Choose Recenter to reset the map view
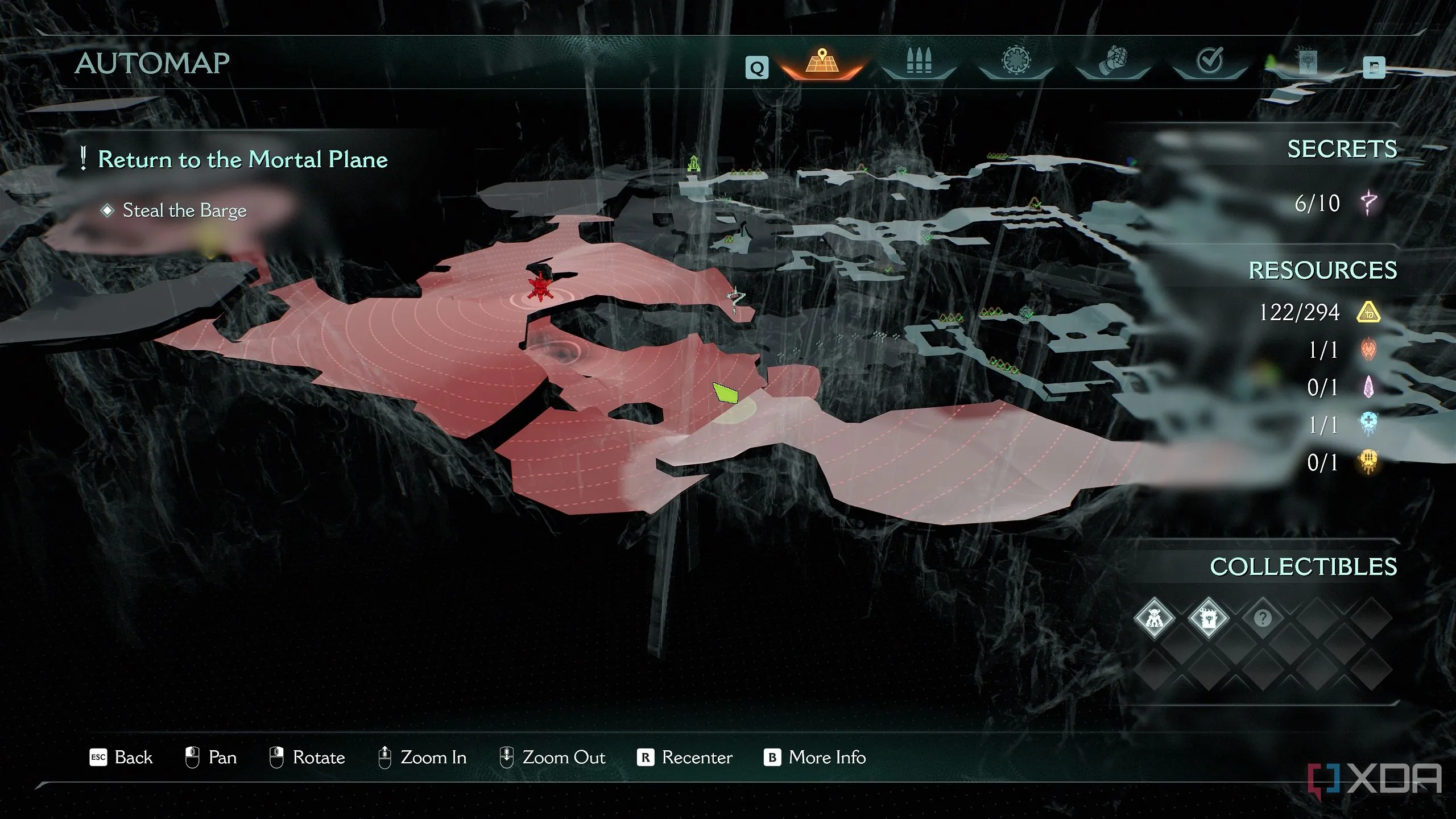Viewport: 1456px width, 819px height. click(685, 758)
